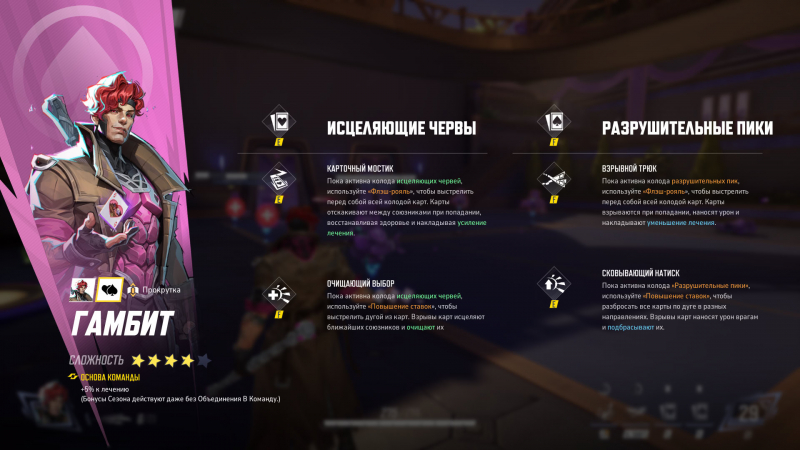Viewport: 800px width, 450px height.
Task: Switch to the Gambit portrait page
Action: click(x=82, y=290)
